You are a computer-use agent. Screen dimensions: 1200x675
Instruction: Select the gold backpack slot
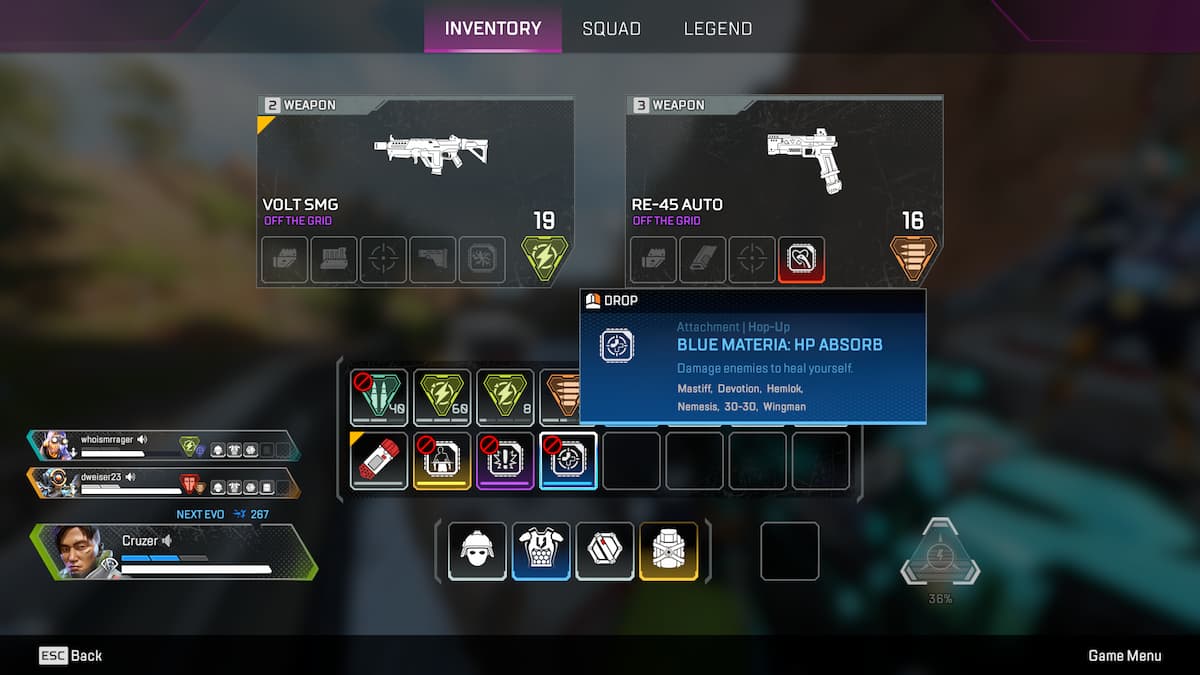pyautogui.click(x=669, y=551)
